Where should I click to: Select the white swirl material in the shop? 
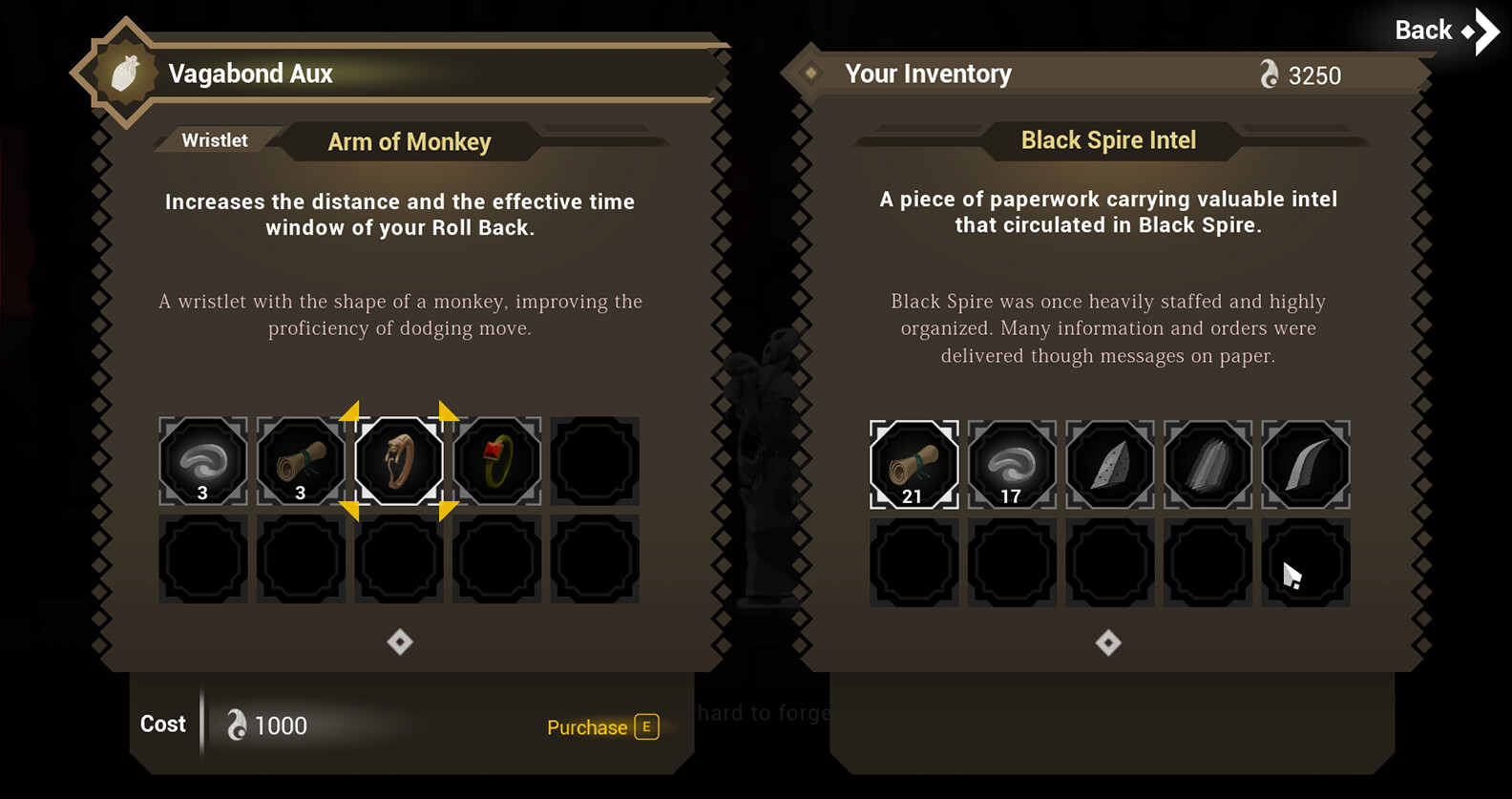202,461
